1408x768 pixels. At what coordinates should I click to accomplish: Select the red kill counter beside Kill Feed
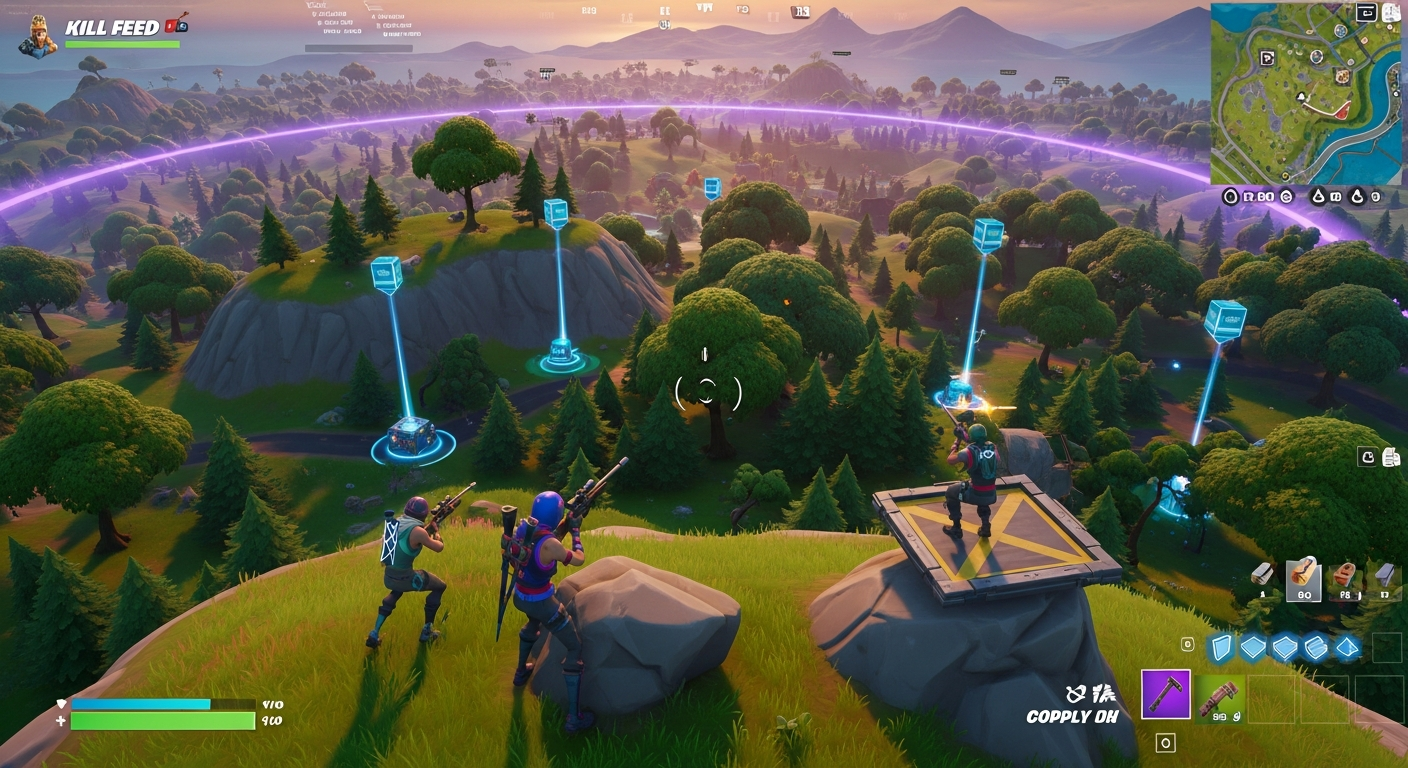(x=169, y=27)
